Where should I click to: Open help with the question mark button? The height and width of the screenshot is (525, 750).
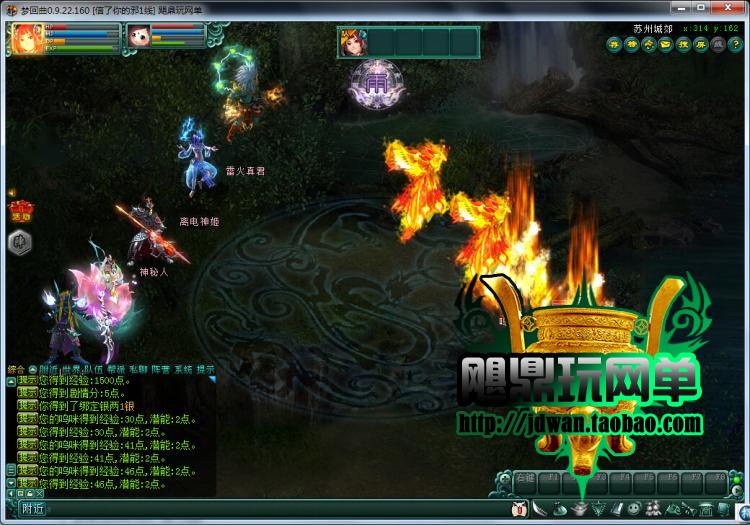(735, 44)
